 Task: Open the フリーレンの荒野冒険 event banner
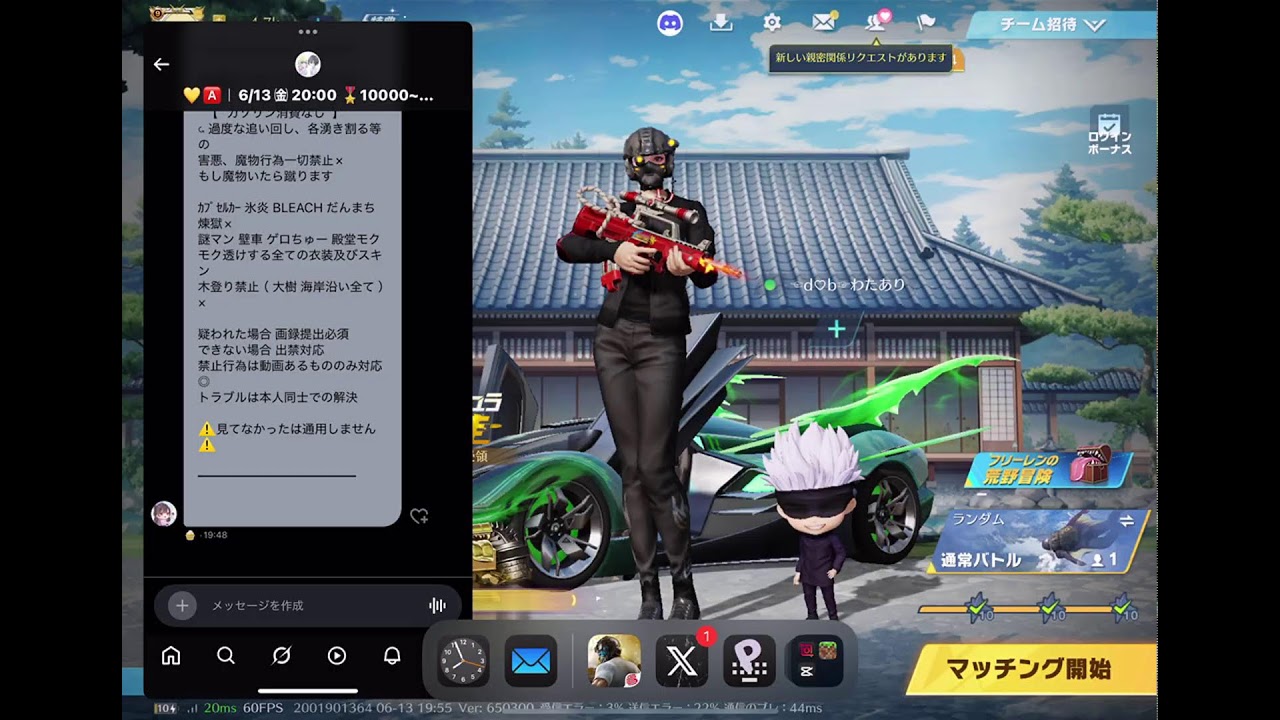pos(1048,469)
